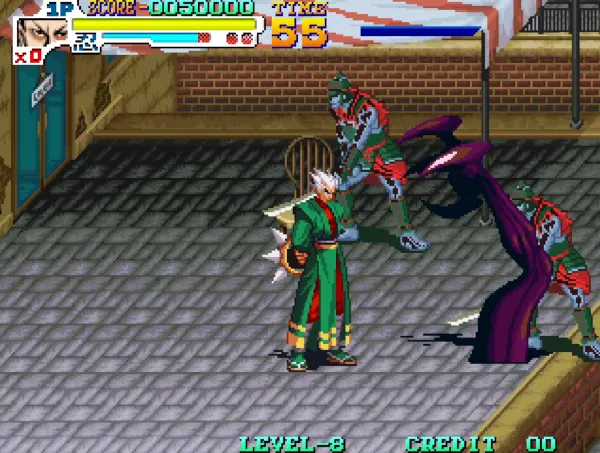Click the player one character portrait
600x453 pixels.
tap(43, 31)
